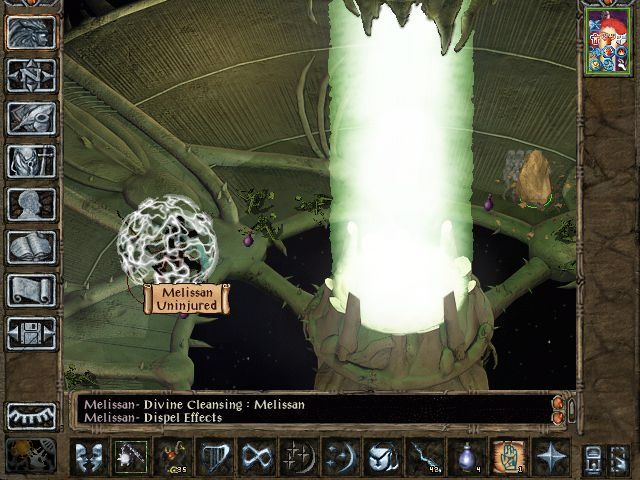This screenshot has width=640, height=480.
Task: Click the Return to Game sidebar button
Action: coord(31,33)
